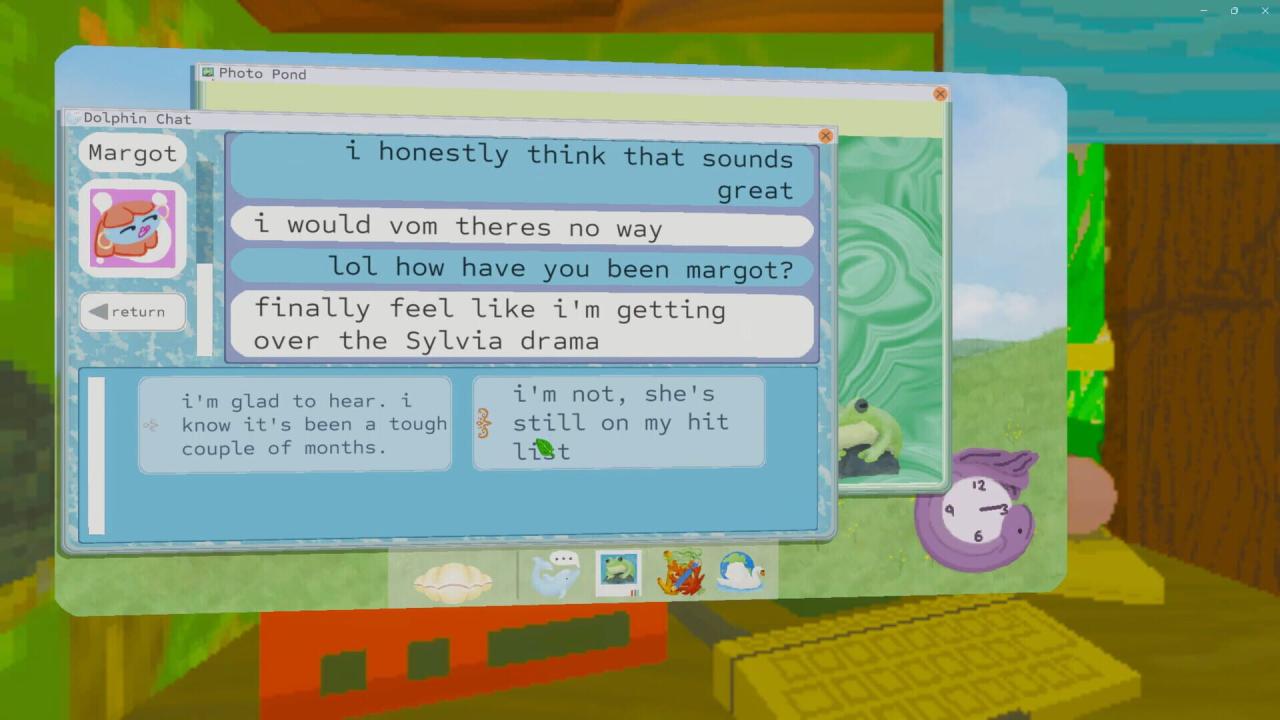The height and width of the screenshot is (720, 1280).
Task: Launch the coral paint taskbar app
Action: click(x=681, y=574)
